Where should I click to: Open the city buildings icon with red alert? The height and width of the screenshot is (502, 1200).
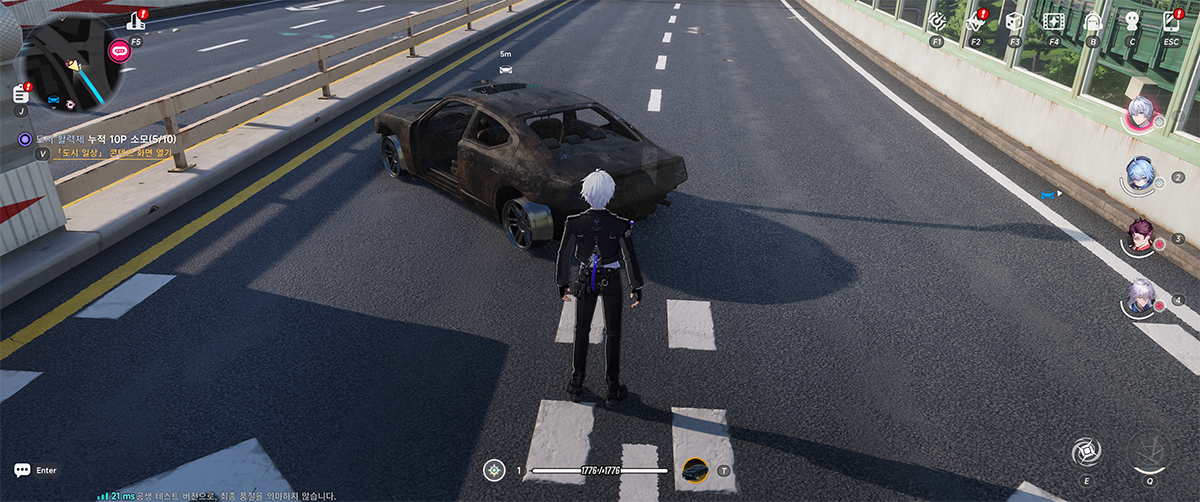pos(136,20)
